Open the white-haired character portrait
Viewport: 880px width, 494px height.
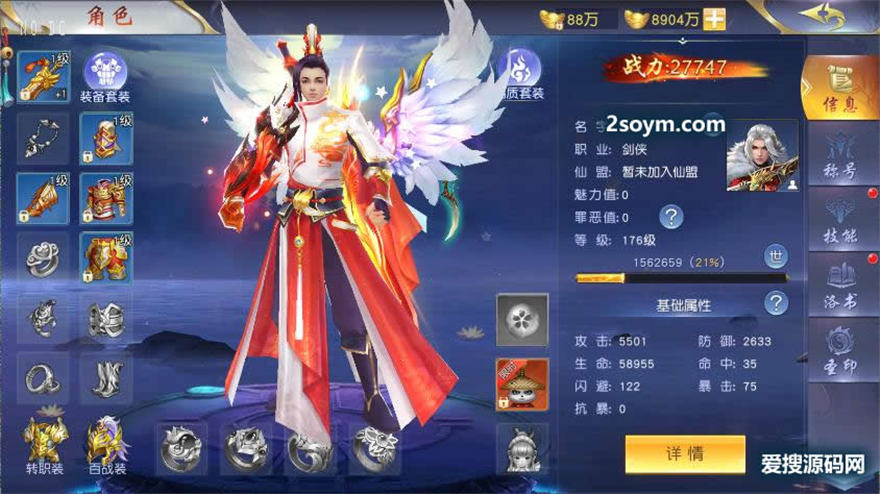pyautogui.click(x=762, y=156)
